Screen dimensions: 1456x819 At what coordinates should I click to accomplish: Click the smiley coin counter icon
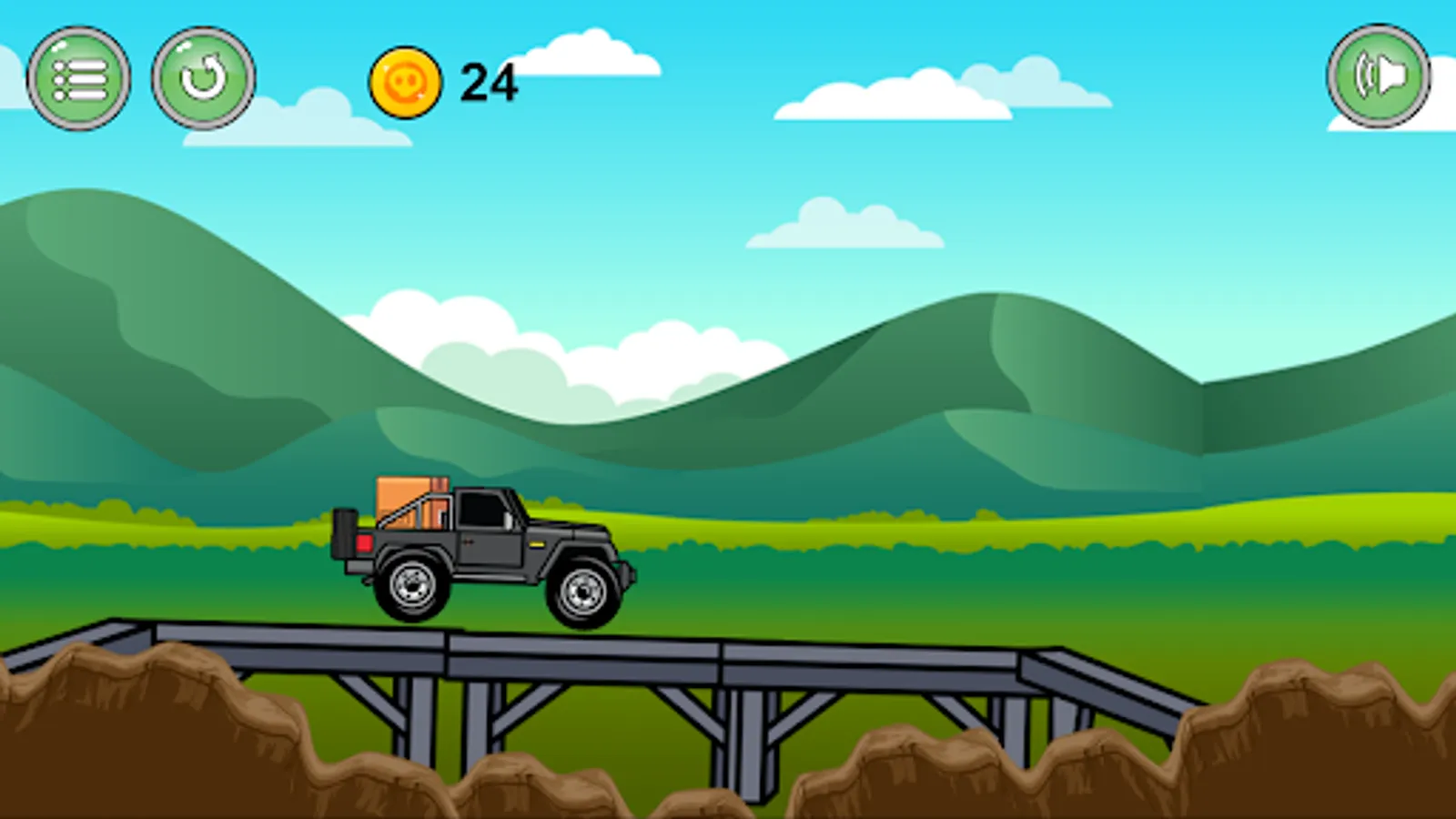404,82
